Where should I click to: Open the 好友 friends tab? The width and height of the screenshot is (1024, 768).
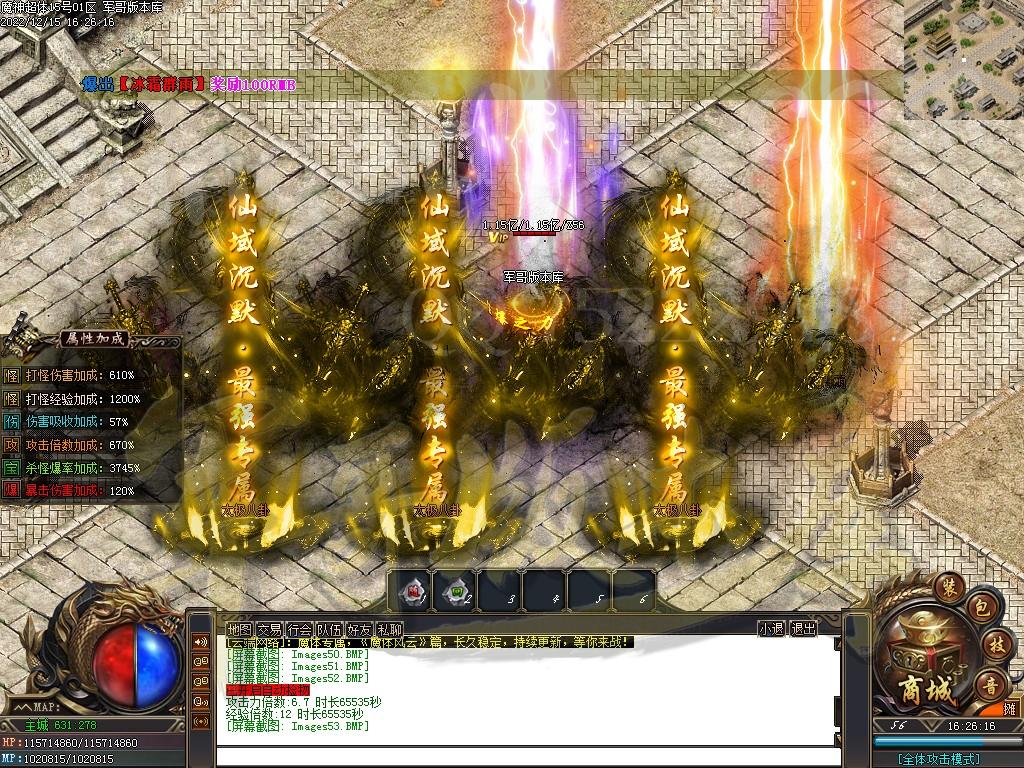pyautogui.click(x=359, y=629)
